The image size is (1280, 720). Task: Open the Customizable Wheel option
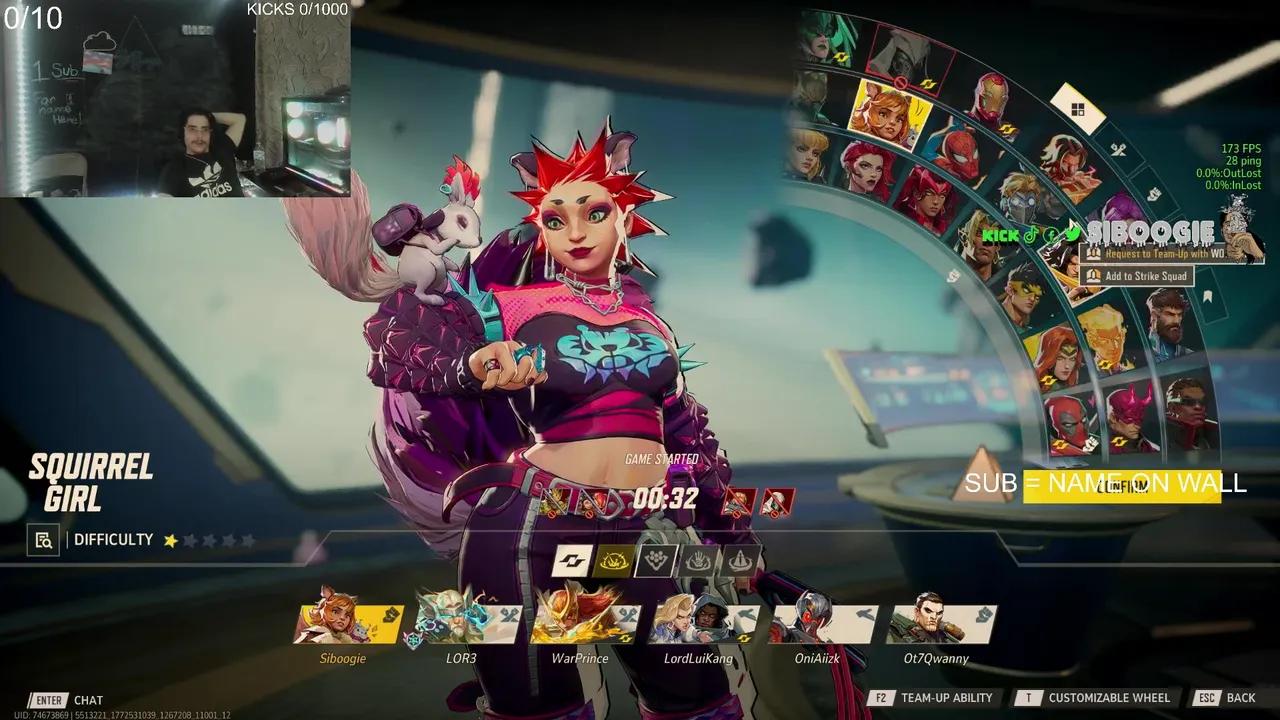1110,698
